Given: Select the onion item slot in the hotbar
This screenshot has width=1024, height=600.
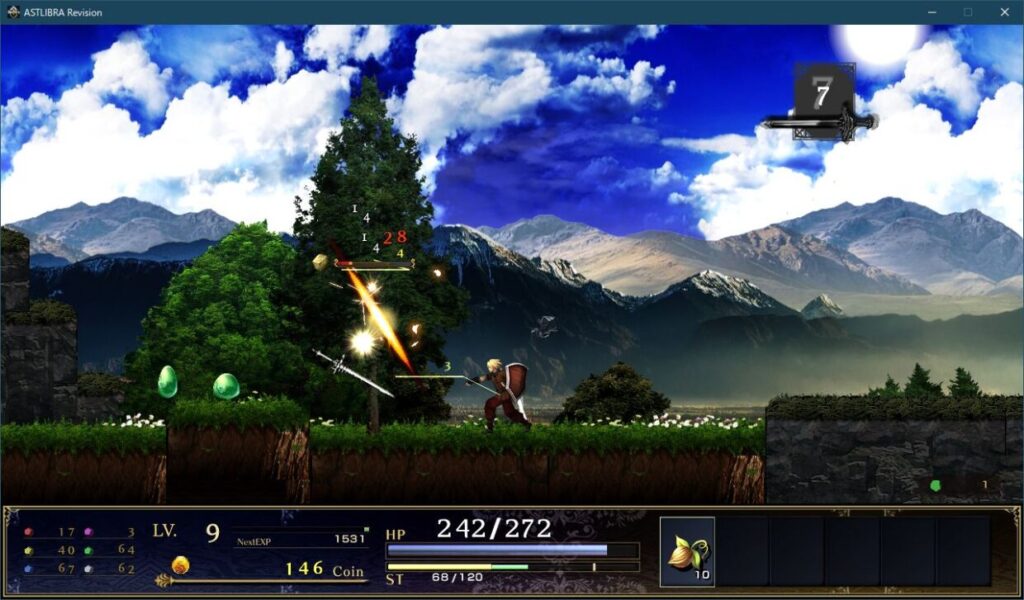Looking at the screenshot, I should point(687,551).
